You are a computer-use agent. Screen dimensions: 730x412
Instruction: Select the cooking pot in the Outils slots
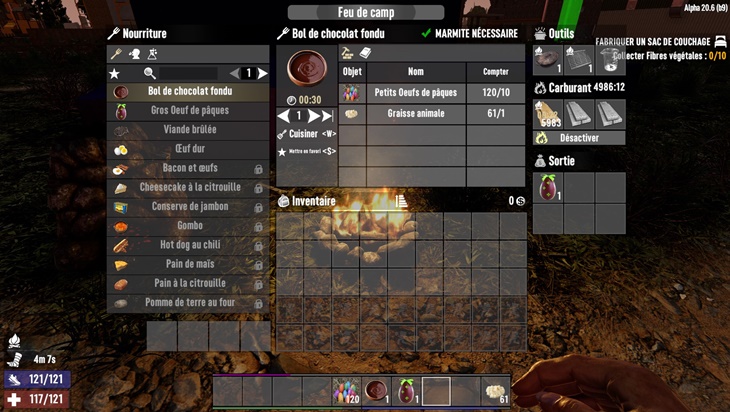coord(611,60)
